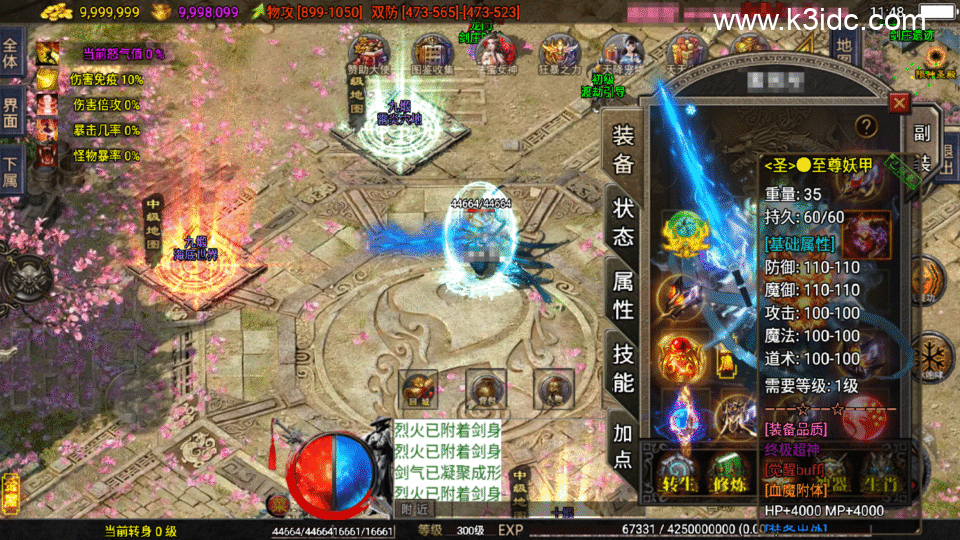Open the 狂暴之力 berserk power icon
960x540 pixels.
click(559, 54)
